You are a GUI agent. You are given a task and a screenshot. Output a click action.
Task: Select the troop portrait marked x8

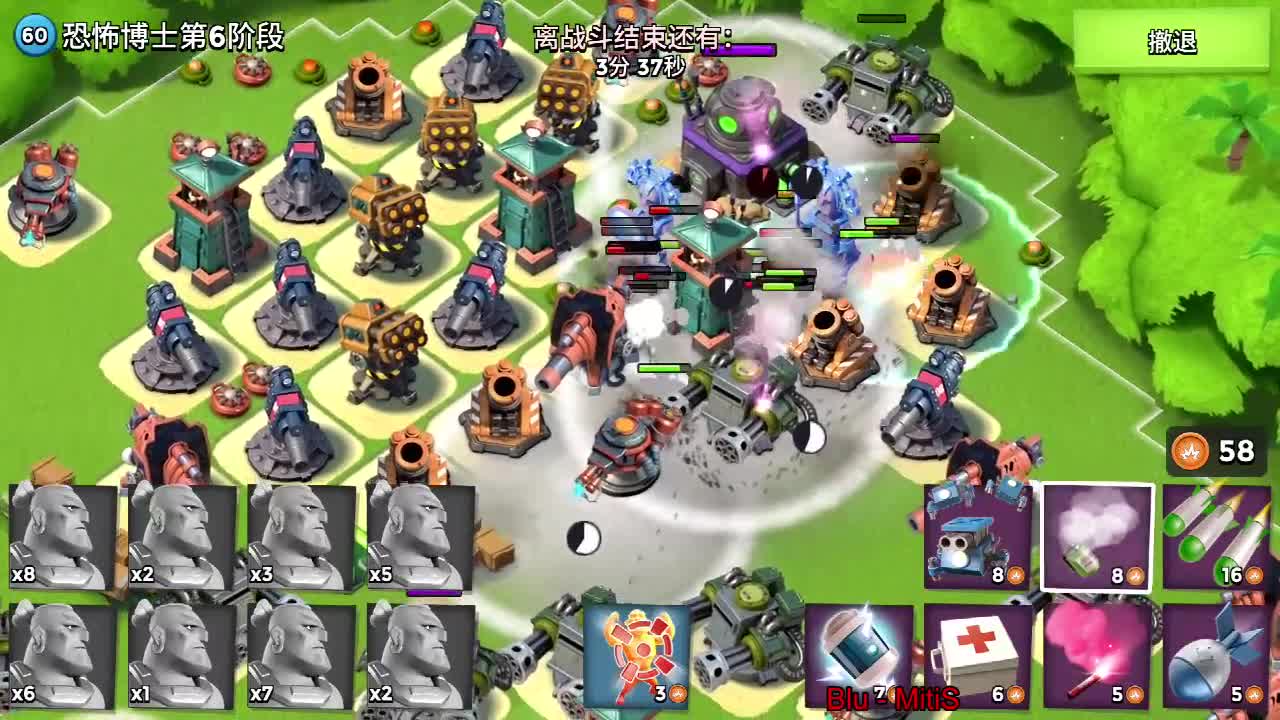coord(62,537)
